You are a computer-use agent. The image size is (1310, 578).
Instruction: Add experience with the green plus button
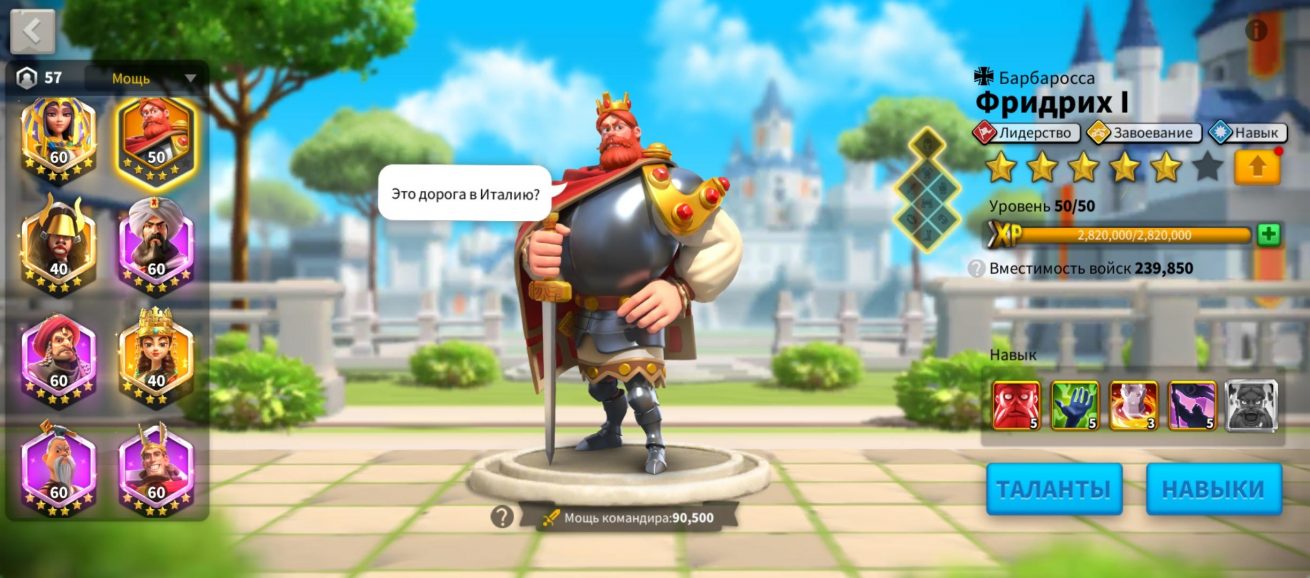tap(1269, 235)
